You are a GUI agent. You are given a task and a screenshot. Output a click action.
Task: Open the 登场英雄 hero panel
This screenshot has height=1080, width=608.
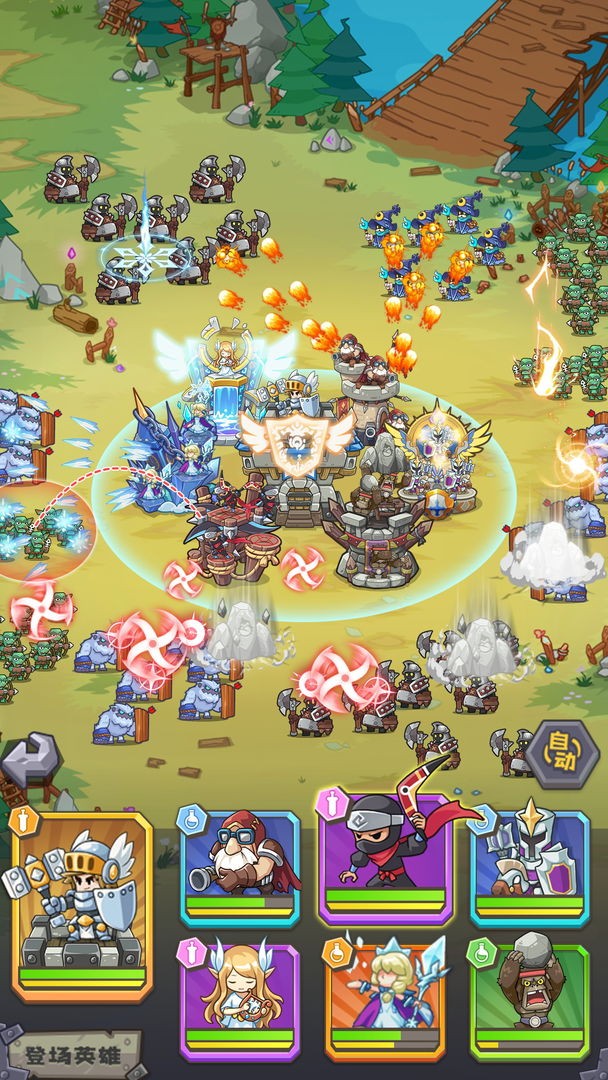(x=72, y=1054)
